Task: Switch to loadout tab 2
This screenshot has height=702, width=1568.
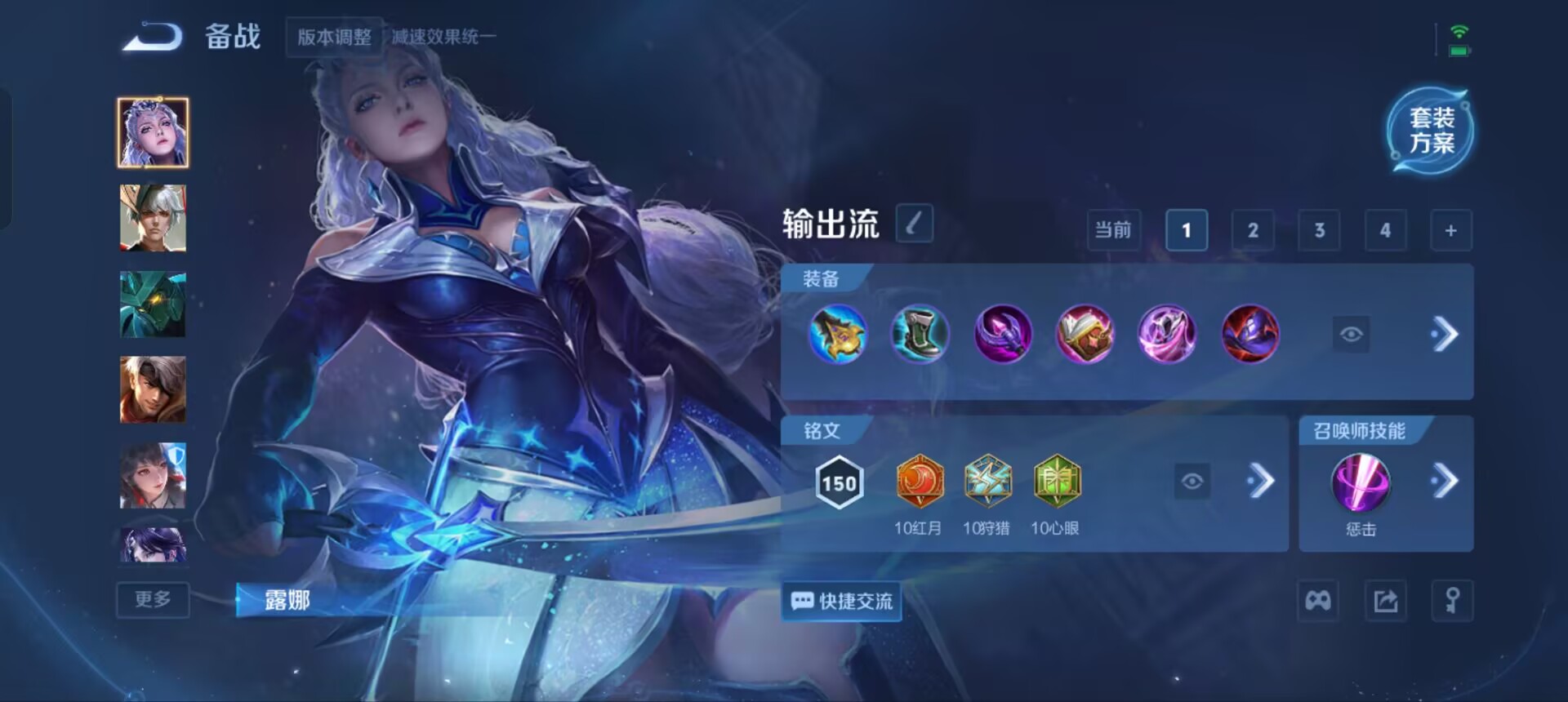Action: (x=1253, y=230)
